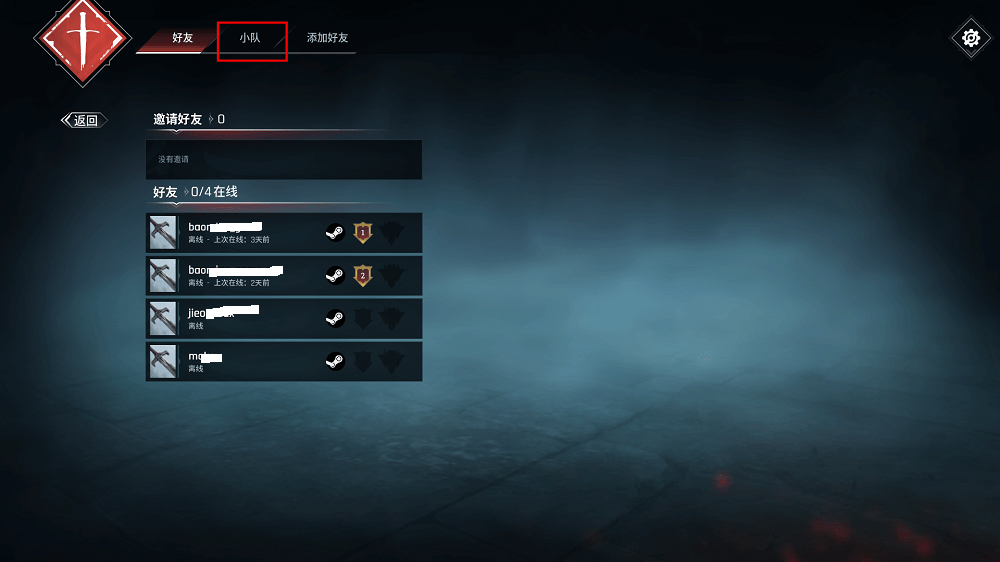Click the gold rank badge numbered 2
Screen dimensions: 1000x562
point(363,276)
